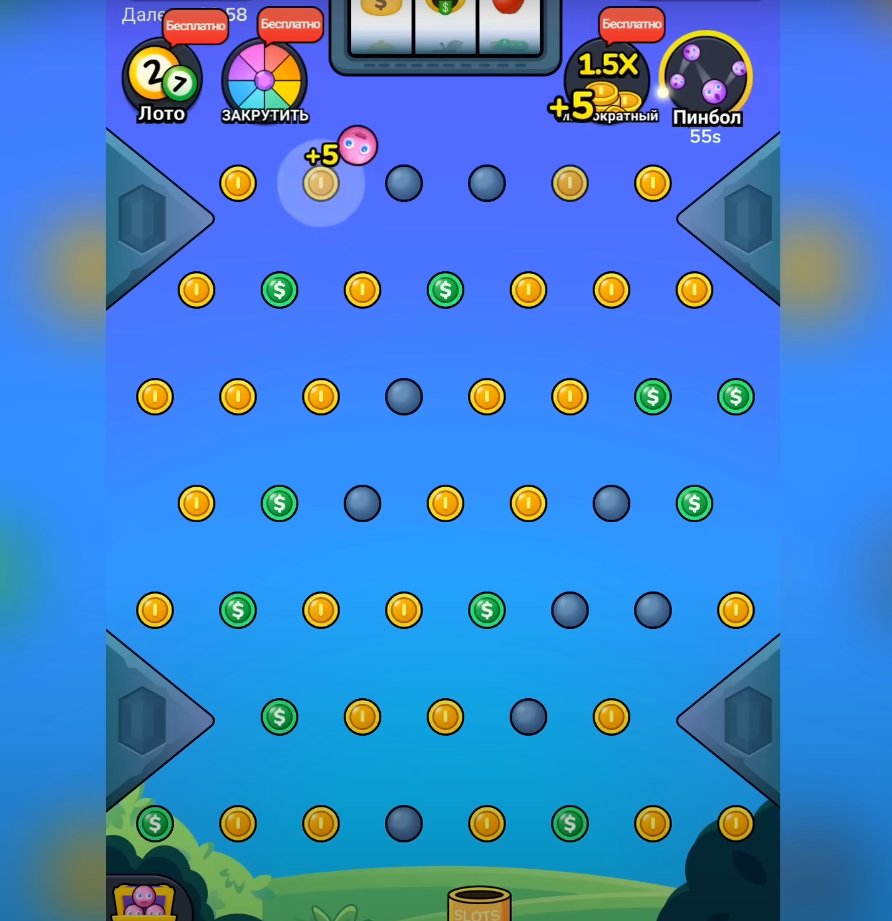
Task: Activate the 1.5X coin multiplier
Action: [607, 80]
